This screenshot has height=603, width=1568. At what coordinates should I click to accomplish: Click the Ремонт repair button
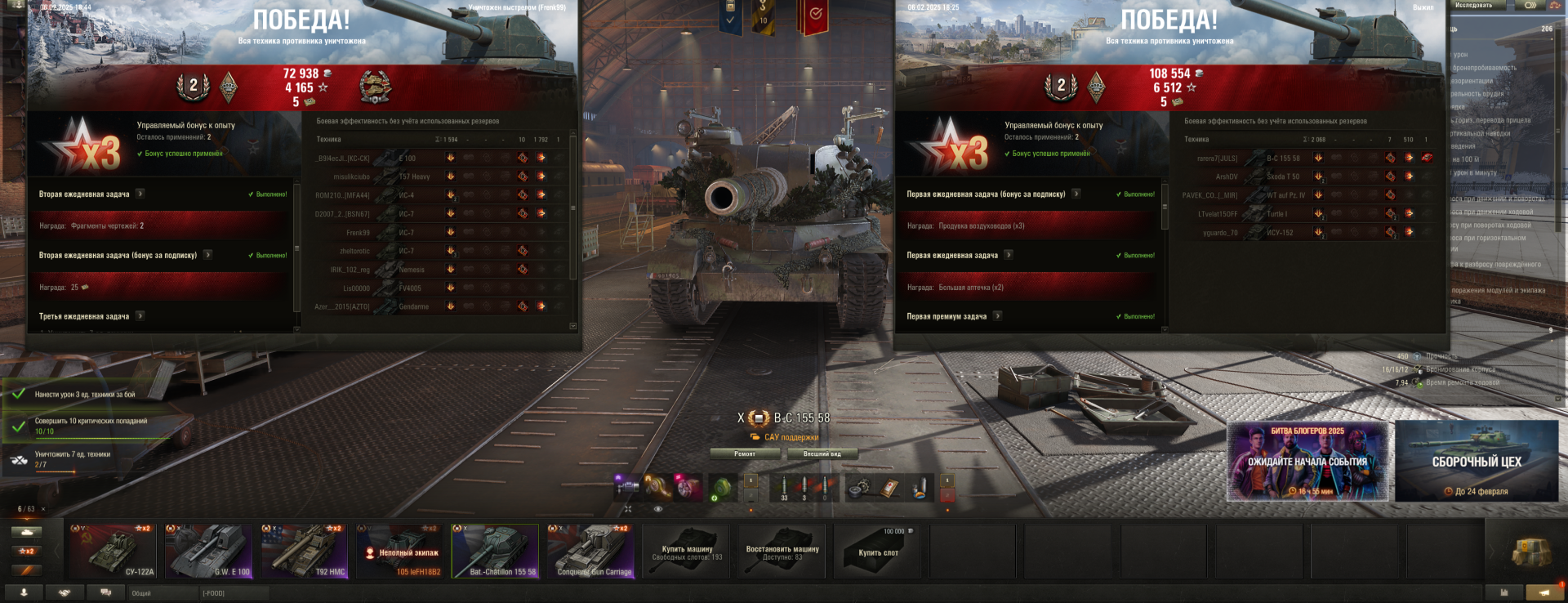point(744,453)
